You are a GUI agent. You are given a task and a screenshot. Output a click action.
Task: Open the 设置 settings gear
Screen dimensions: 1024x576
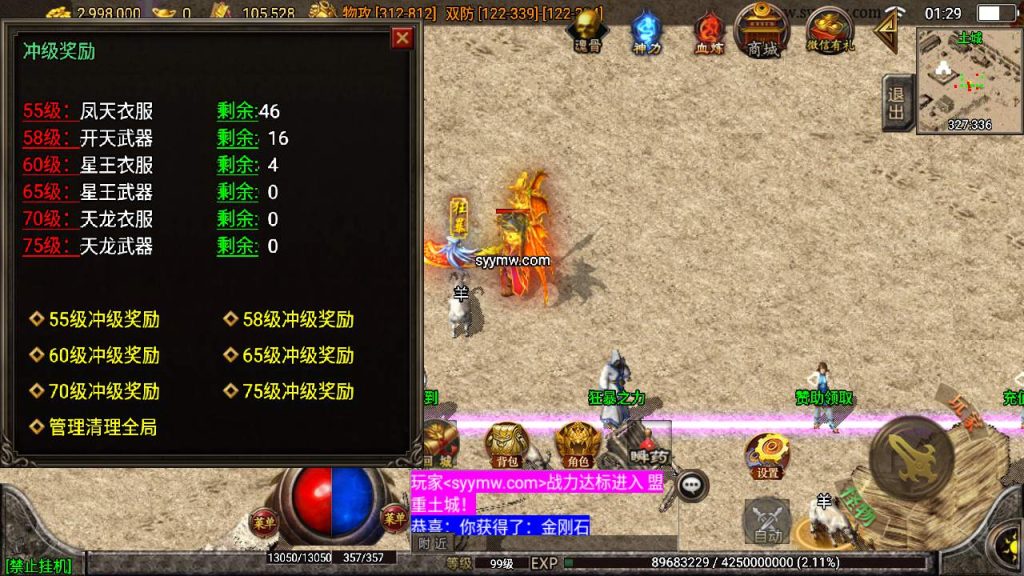pyautogui.click(x=767, y=456)
